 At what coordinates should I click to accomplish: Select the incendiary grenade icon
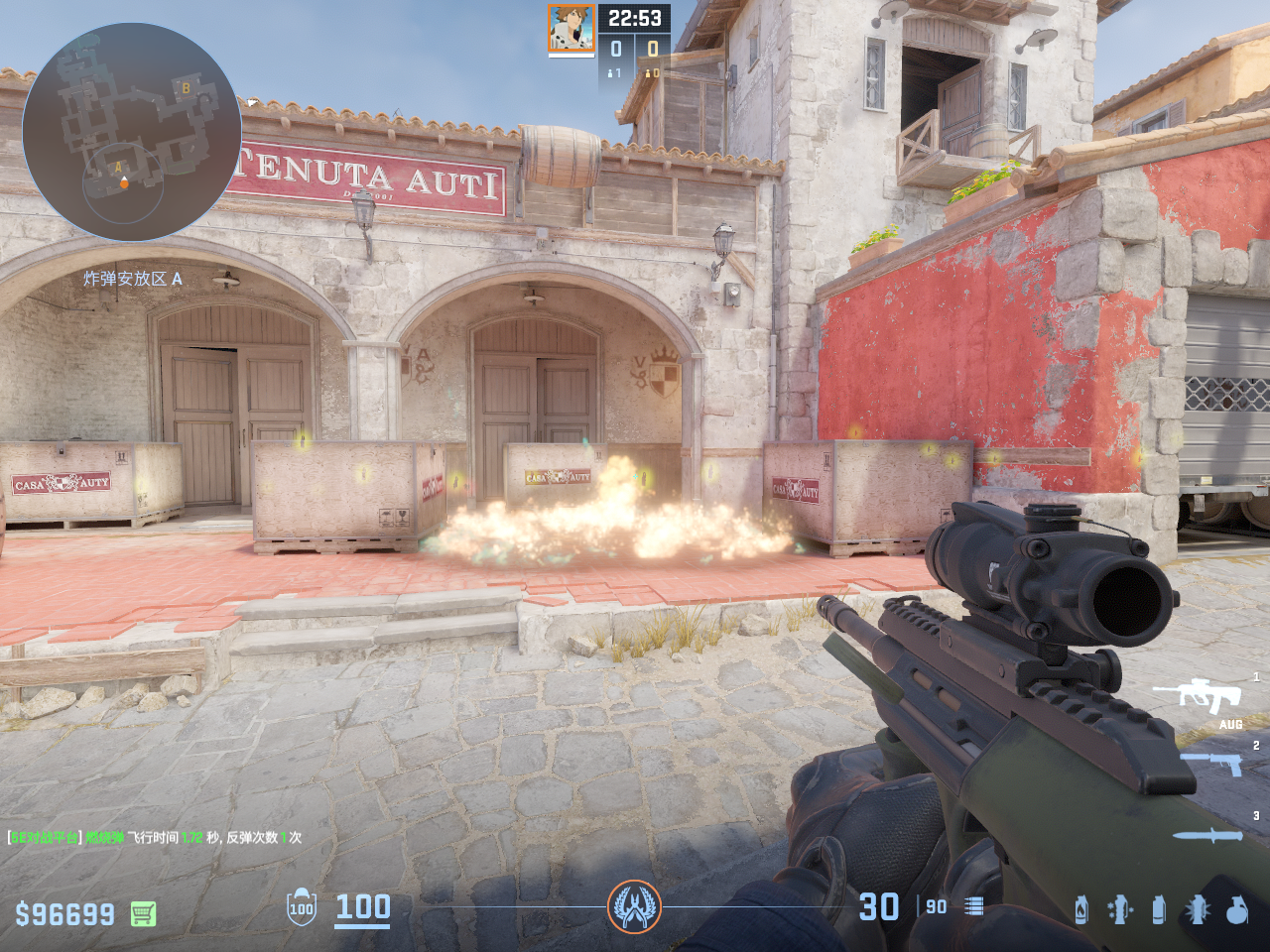pyautogui.click(x=1080, y=909)
